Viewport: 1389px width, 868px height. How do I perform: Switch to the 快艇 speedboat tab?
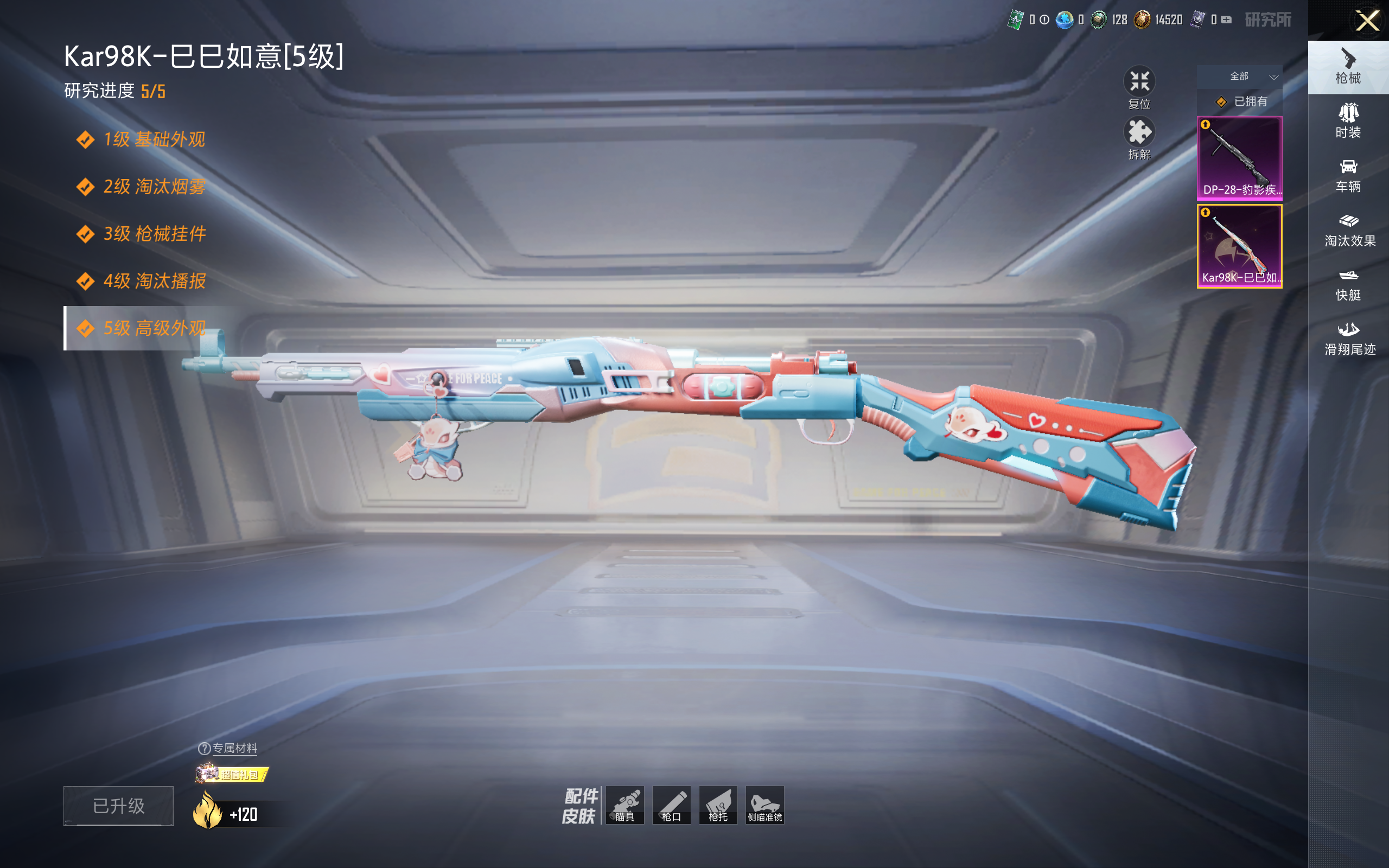tap(1348, 285)
